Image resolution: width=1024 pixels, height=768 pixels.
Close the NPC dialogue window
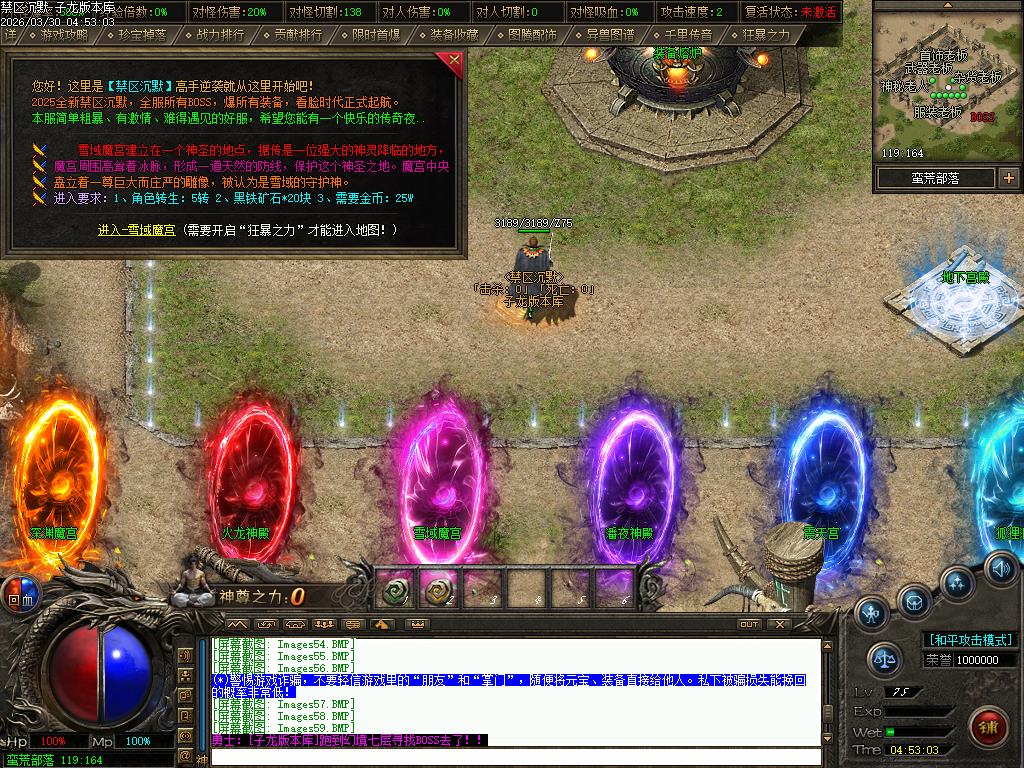click(x=455, y=63)
